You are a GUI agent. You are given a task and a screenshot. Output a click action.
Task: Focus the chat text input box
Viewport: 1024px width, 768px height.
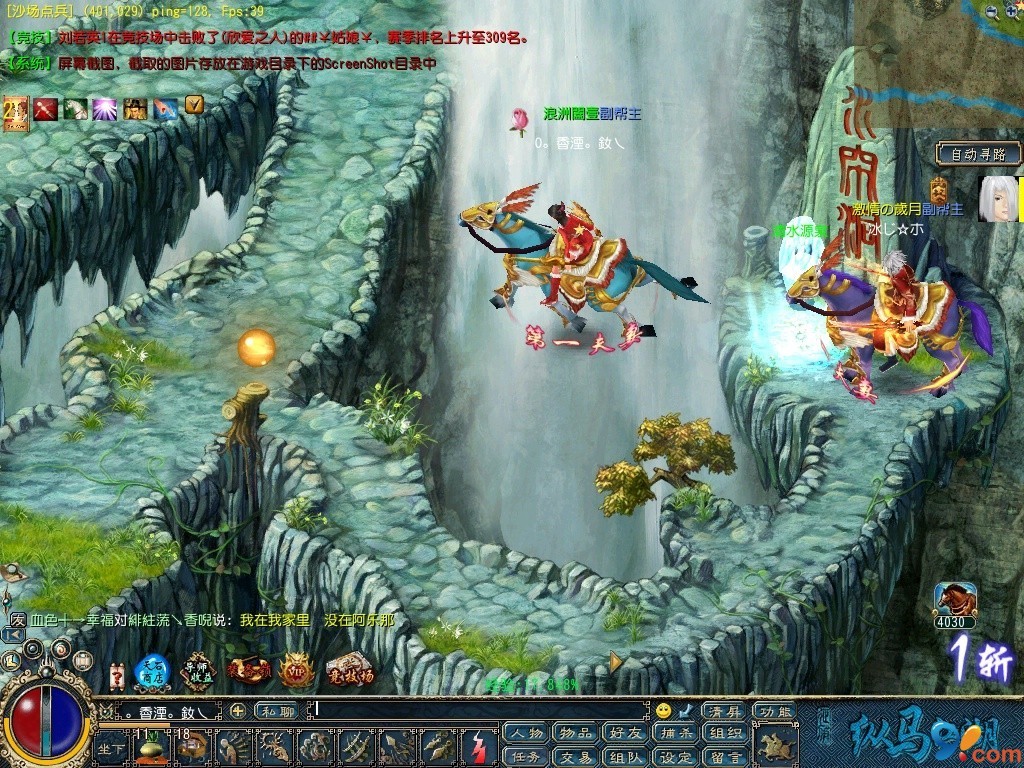[x=480, y=711]
